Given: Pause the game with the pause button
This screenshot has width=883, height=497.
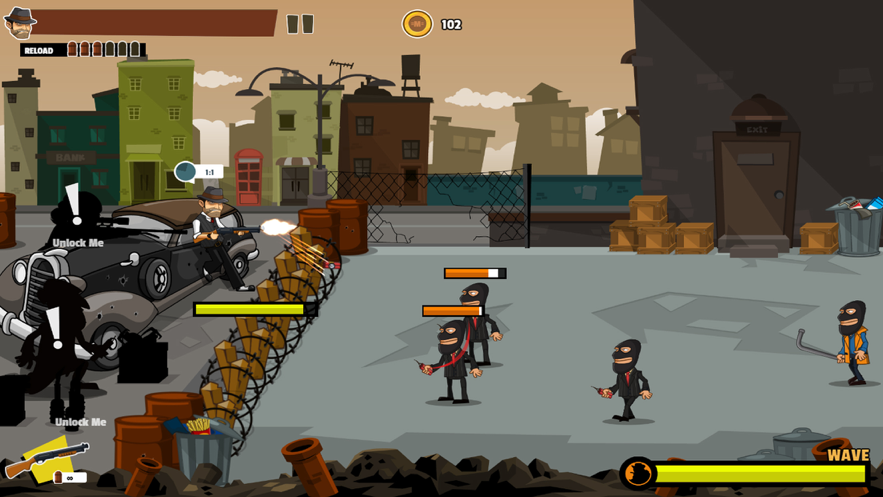Looking at the screenshot, I should pyautogui.click(x=300, y=24).
